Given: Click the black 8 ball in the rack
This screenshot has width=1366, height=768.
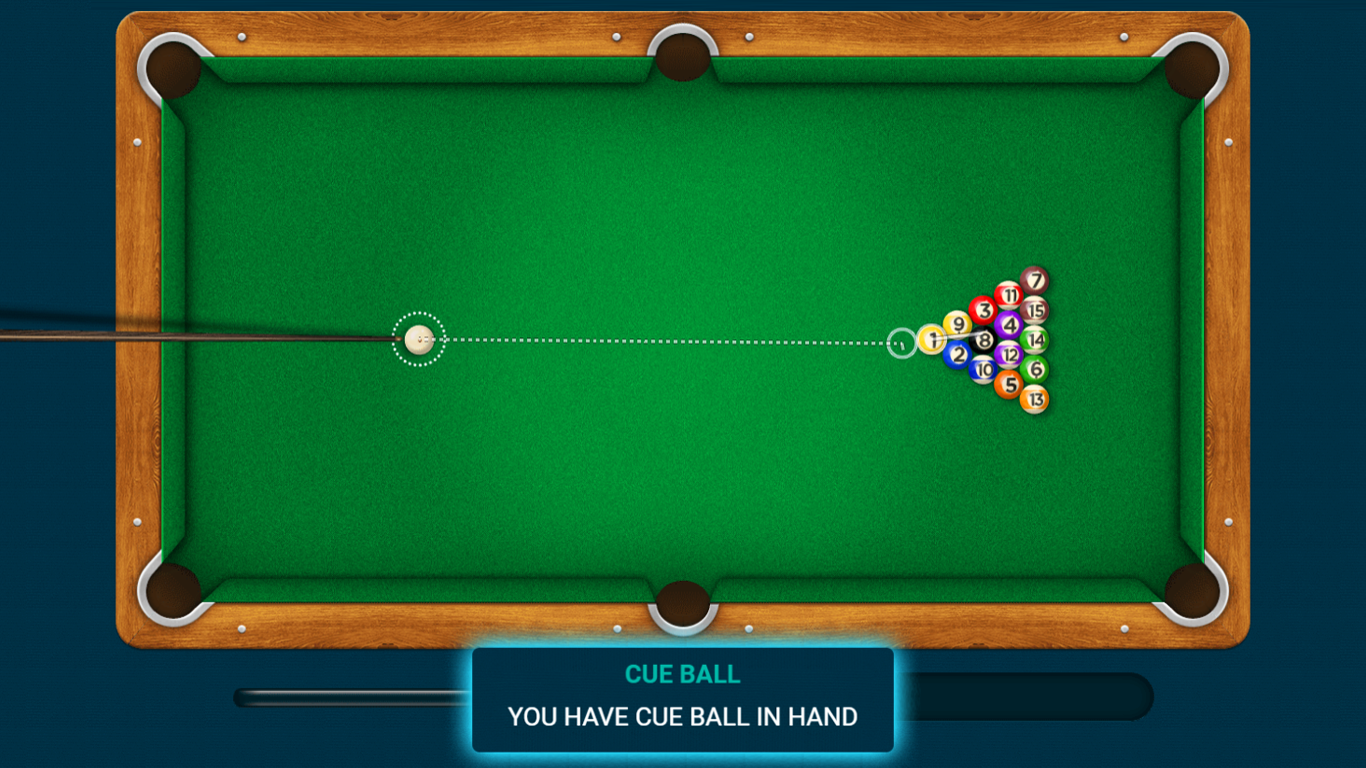Looking at the screenshot, I should pos(985,340).
